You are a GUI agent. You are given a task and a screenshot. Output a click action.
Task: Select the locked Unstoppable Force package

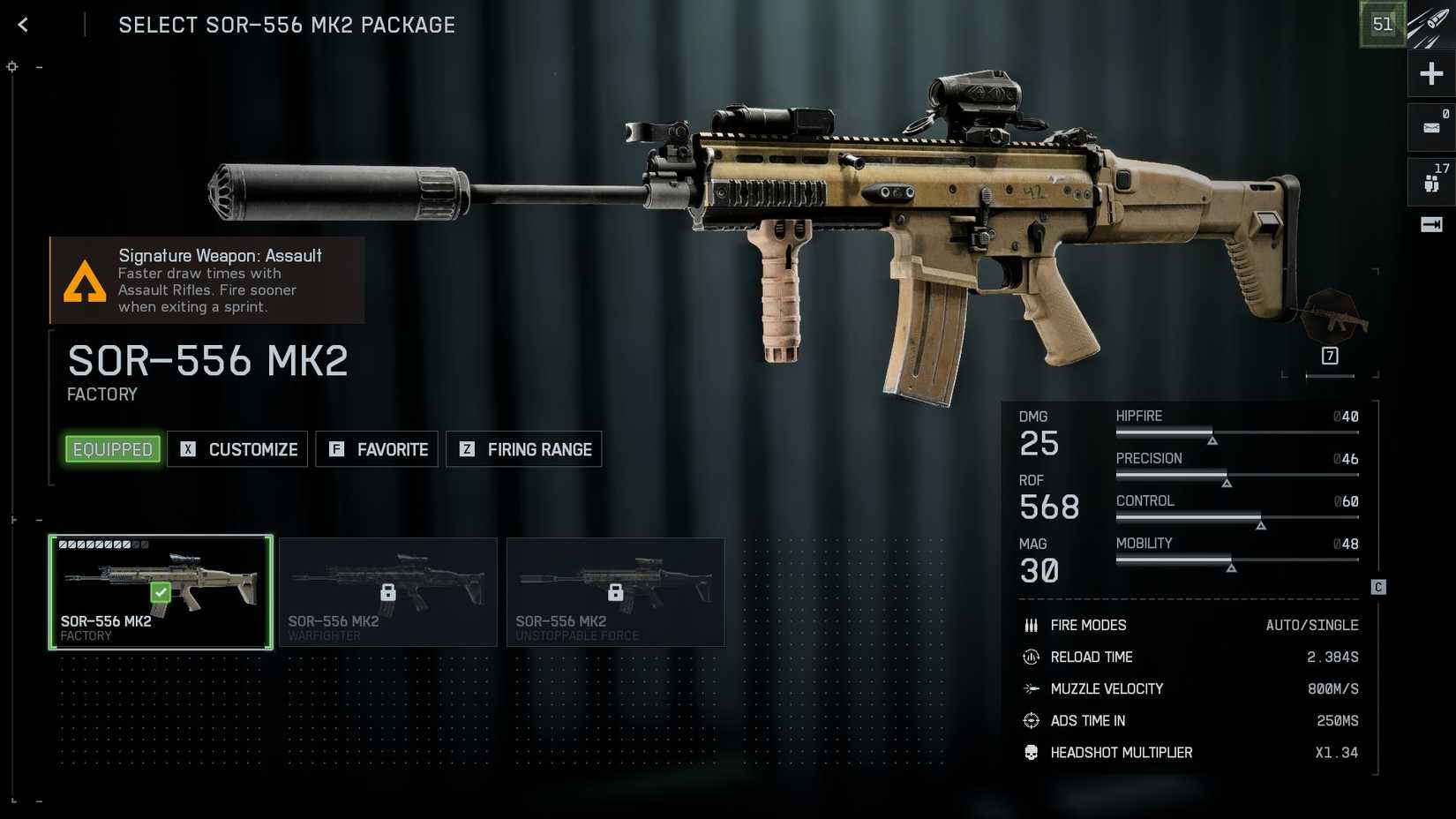[616, 592]
